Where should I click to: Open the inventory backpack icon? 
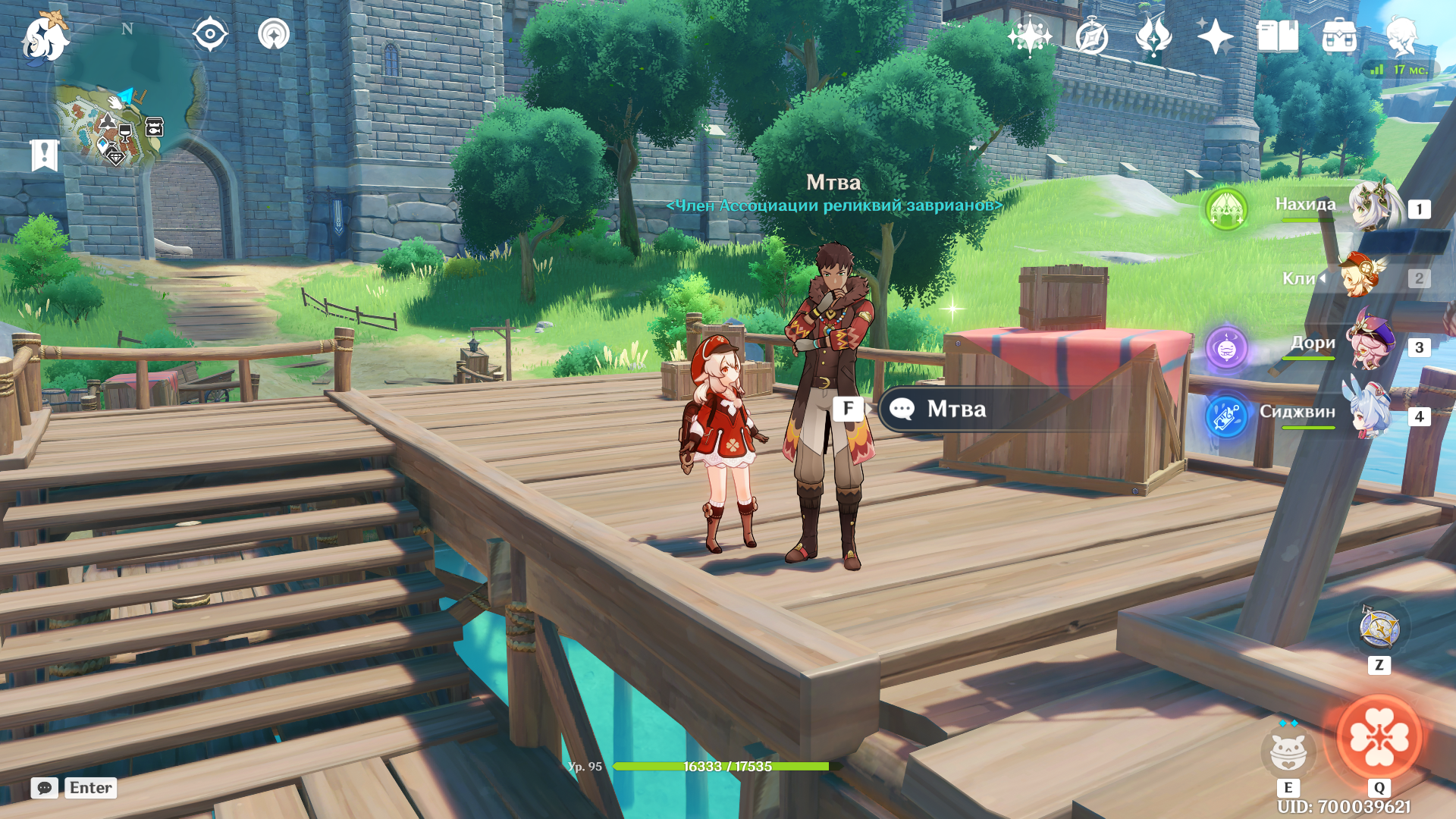pos(1339,36)
